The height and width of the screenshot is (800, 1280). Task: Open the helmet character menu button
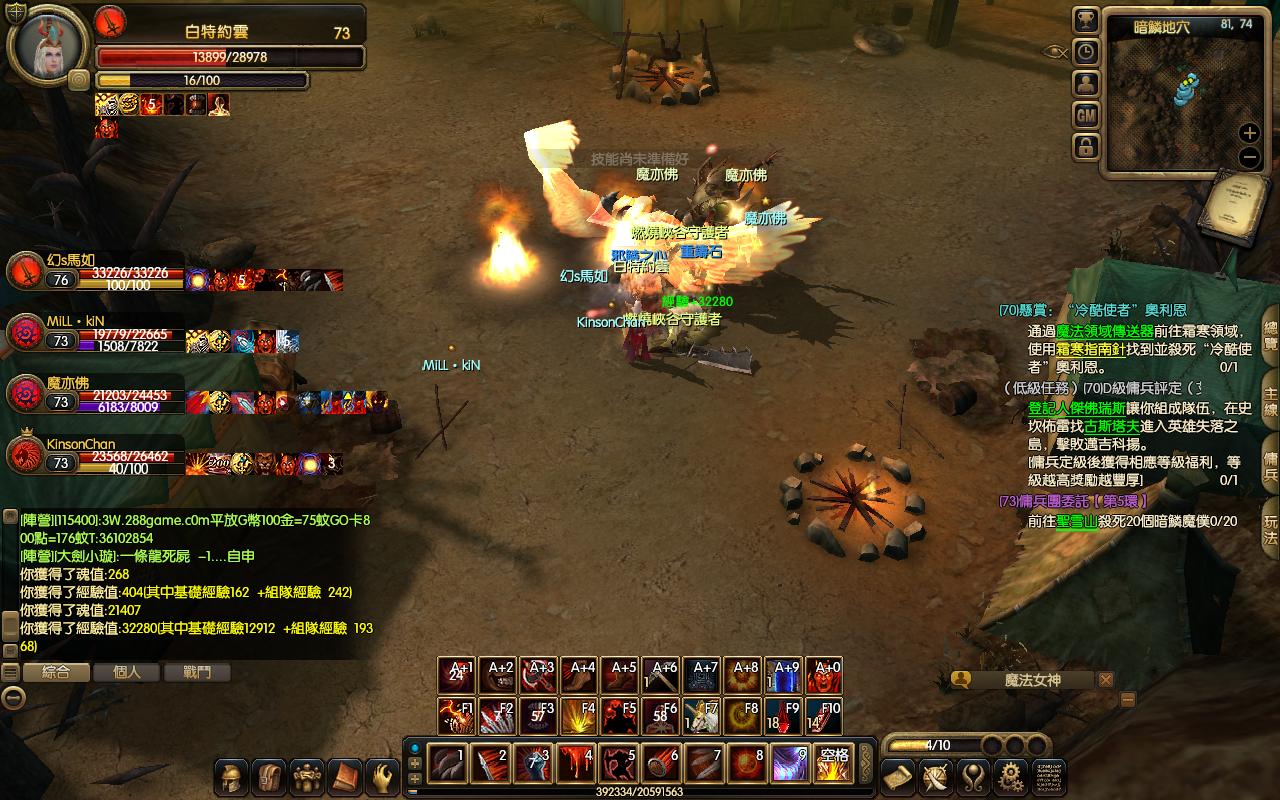point(232,777)
